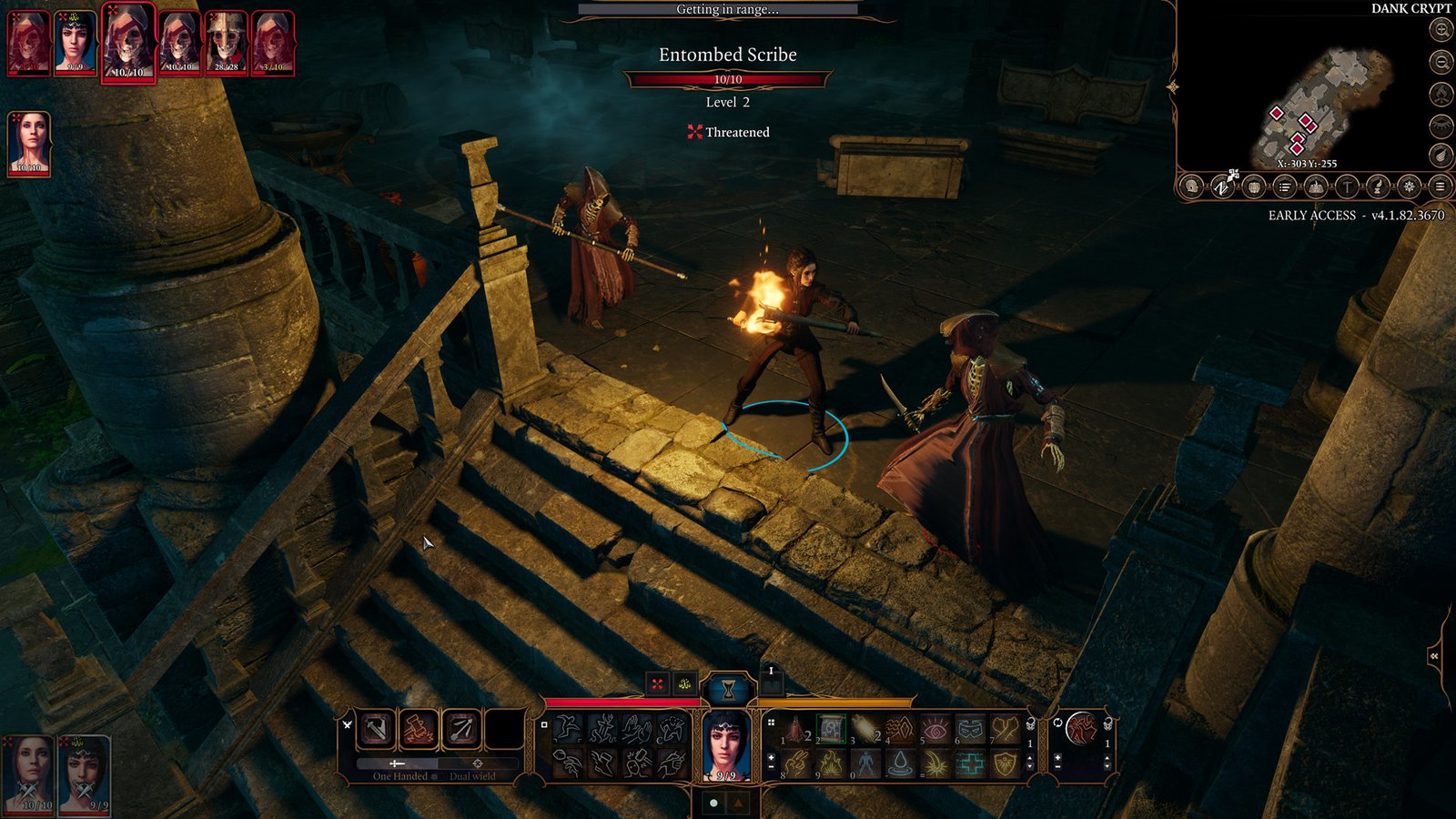Image resolution: width=1456 pixels, height=819 pixels.
Task: Cast a spell from the green-highlighted spellbook slot
Action: 830,729
